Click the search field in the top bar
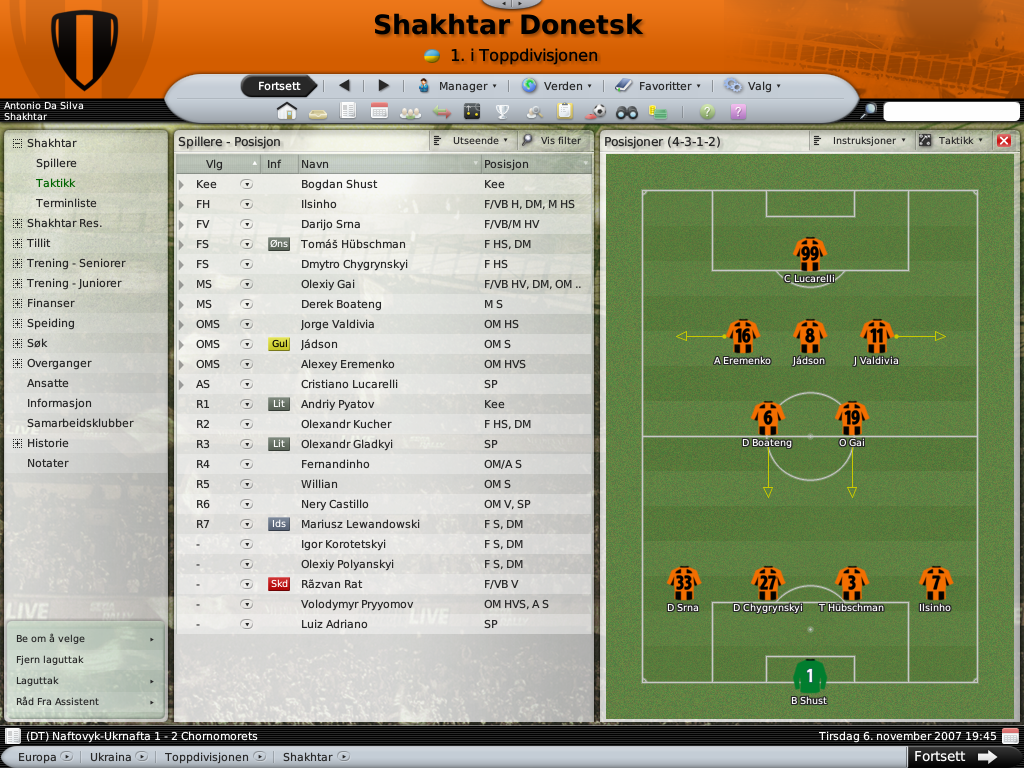1024x768 pixels. [950, 111]
